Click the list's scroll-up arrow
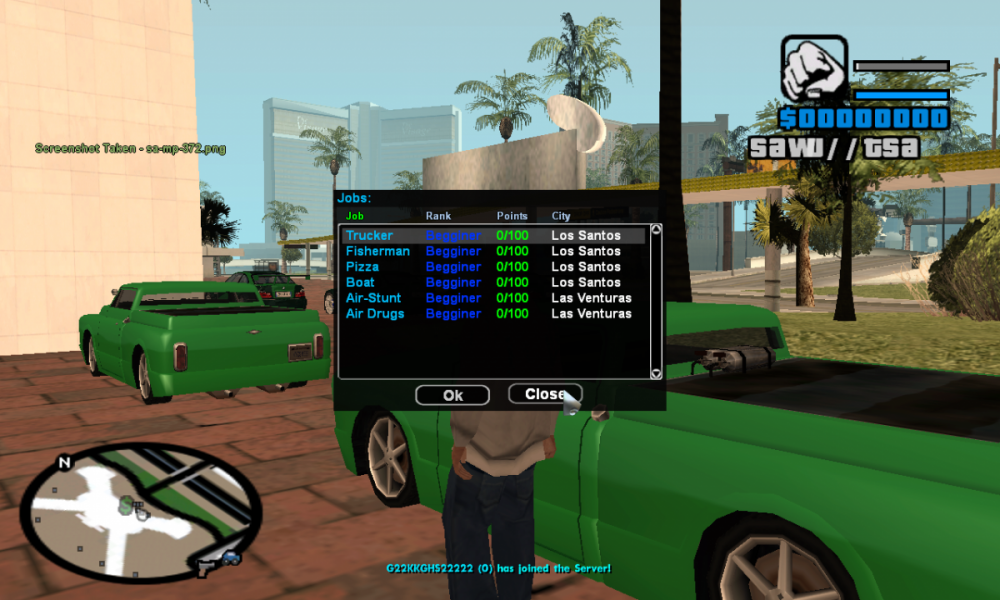The width and height of the screenshot is (1000, 600). [656, 230]
